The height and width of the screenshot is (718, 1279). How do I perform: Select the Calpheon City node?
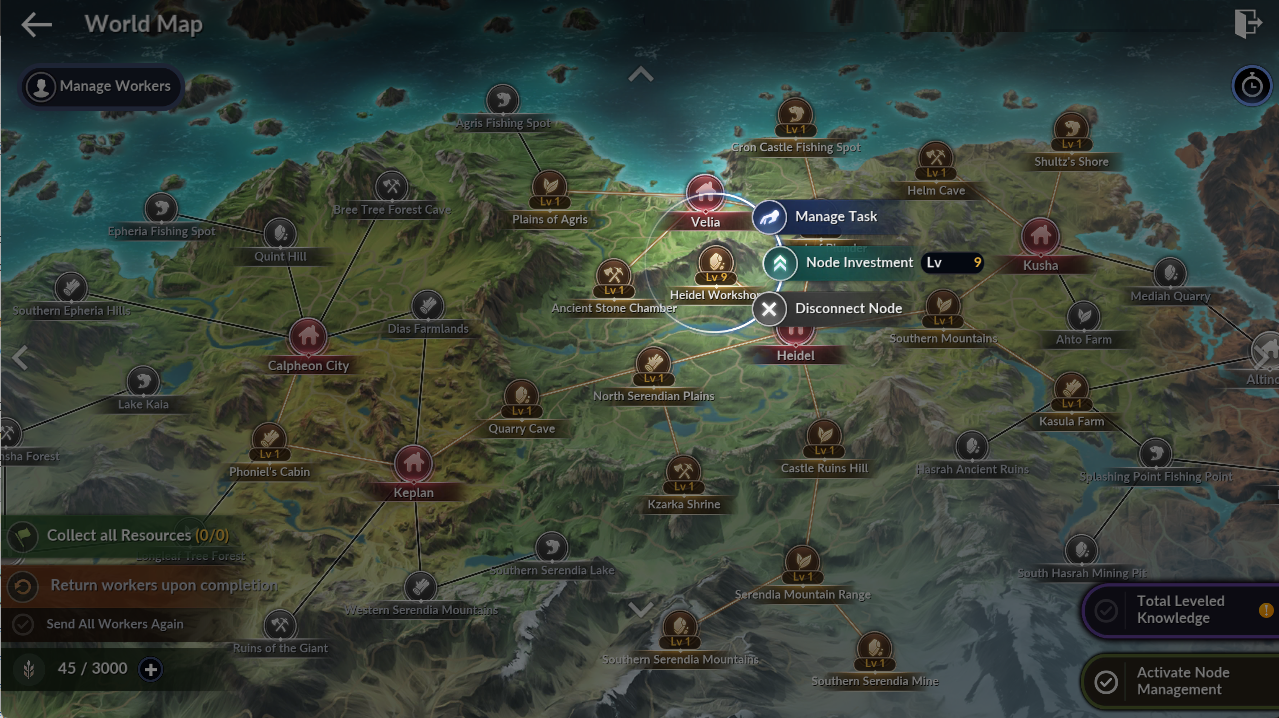pos(308,337)
